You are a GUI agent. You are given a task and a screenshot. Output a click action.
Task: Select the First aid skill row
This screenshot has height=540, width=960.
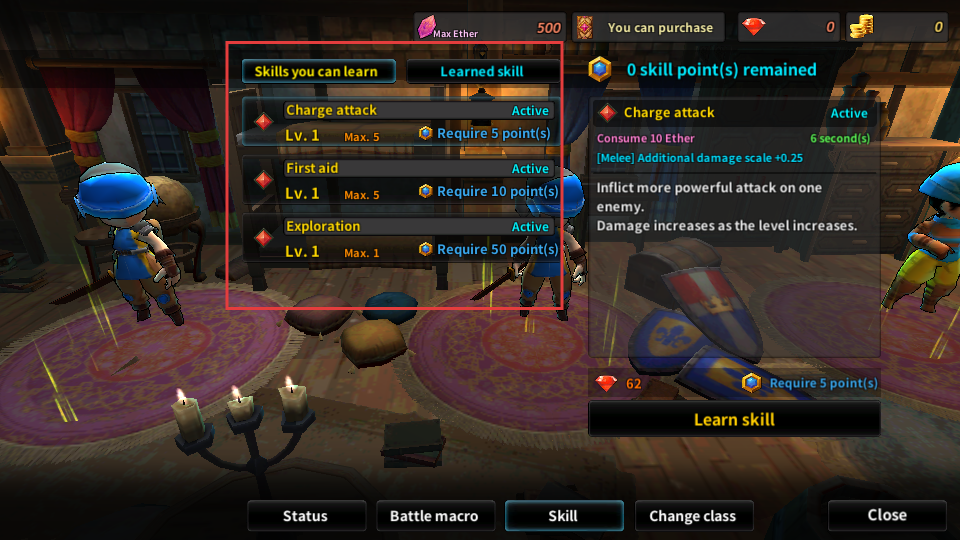400,180
